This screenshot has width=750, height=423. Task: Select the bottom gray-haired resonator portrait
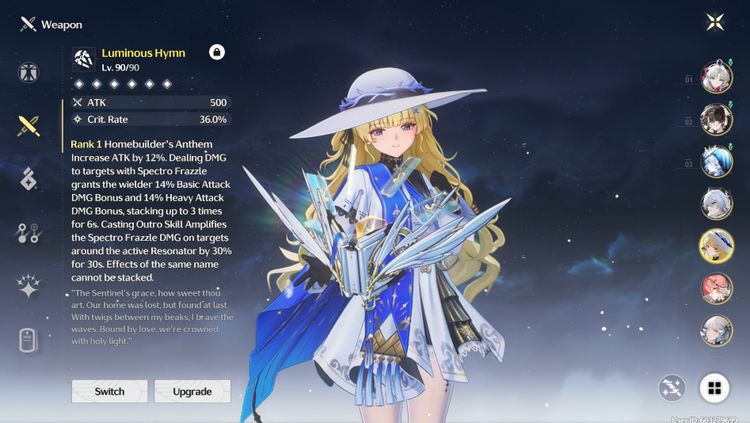[716, 331]
